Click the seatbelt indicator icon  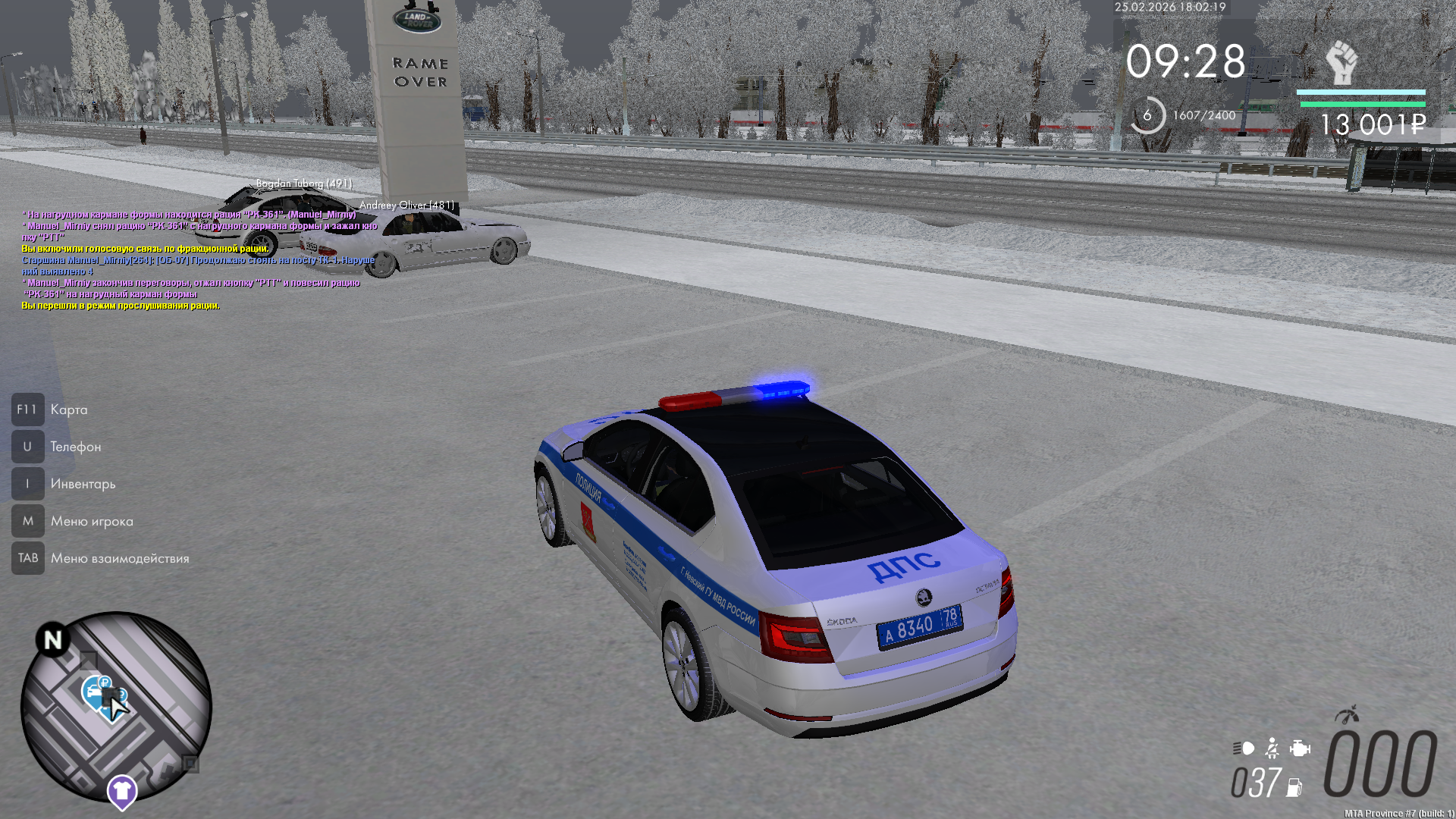pyautogui.click(x=1272, y=748)
